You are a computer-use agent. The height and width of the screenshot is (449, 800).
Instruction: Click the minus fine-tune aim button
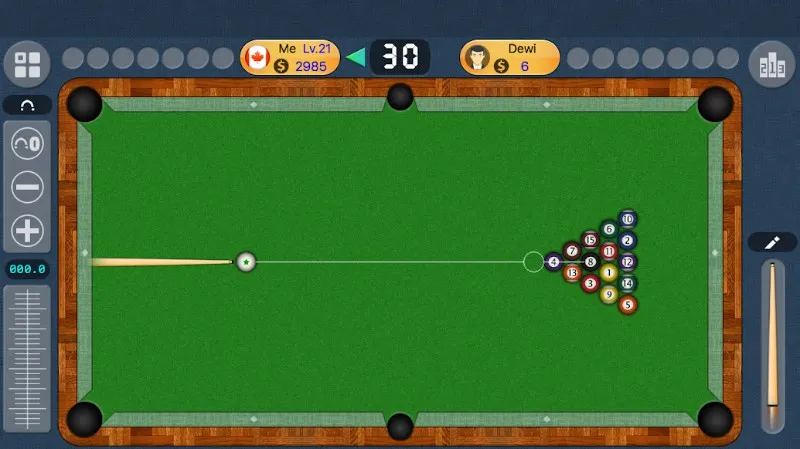[27, 187]
